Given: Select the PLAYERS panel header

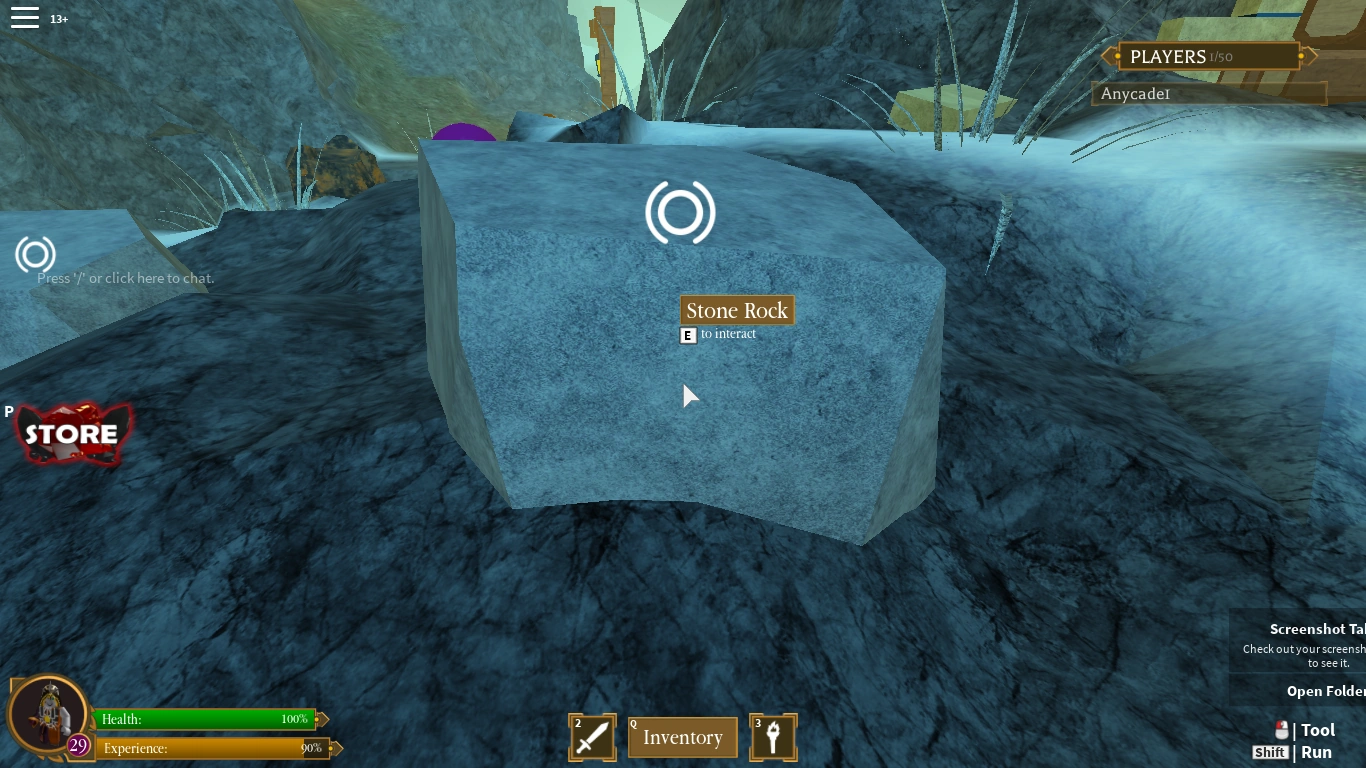Looking at the screenshot, I should [x=1206, y=56].
